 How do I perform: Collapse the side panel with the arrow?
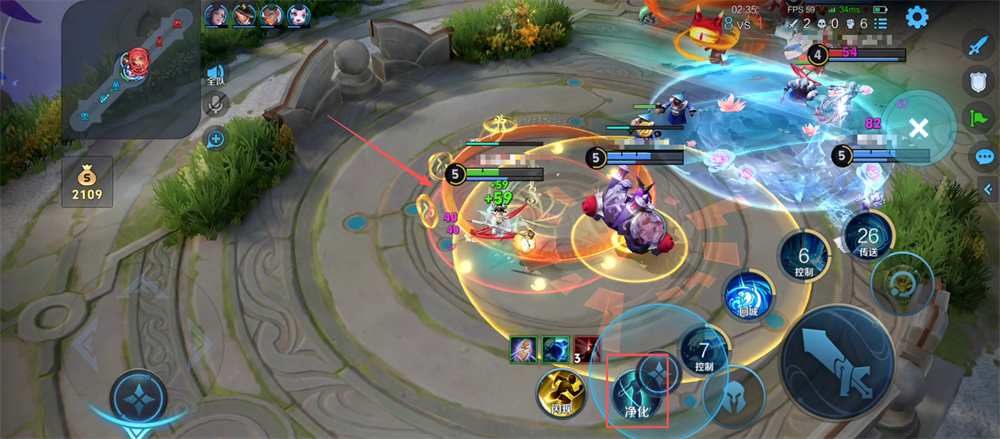click(988, 188)
